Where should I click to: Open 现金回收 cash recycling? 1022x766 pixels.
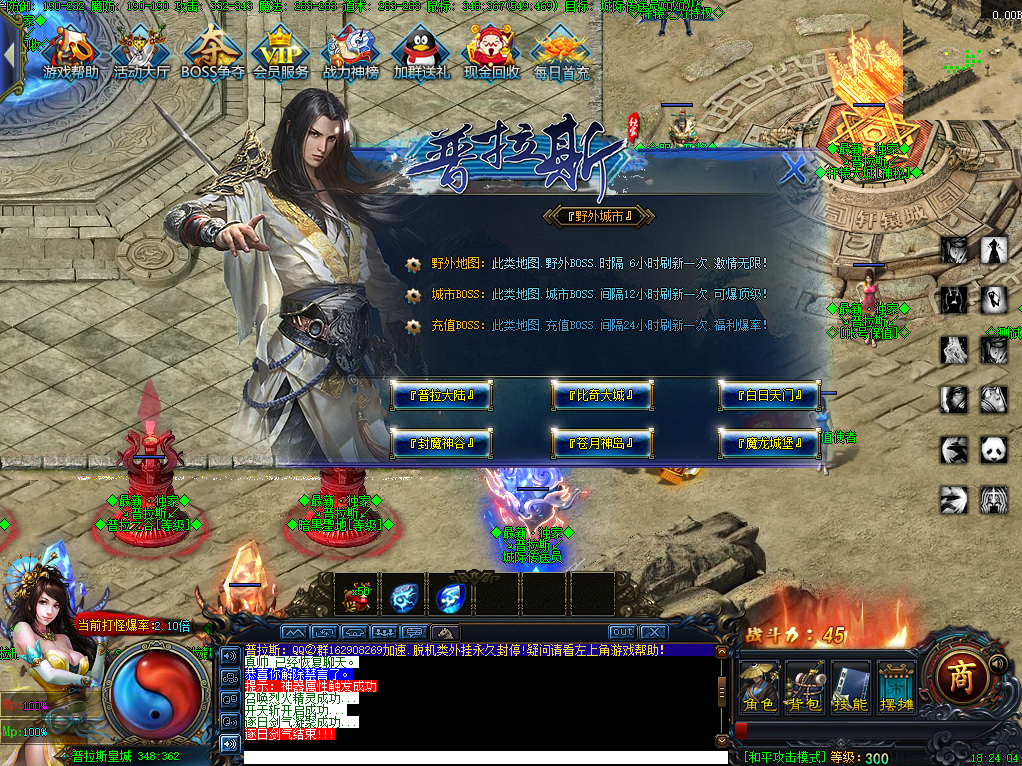coord(491,52)
